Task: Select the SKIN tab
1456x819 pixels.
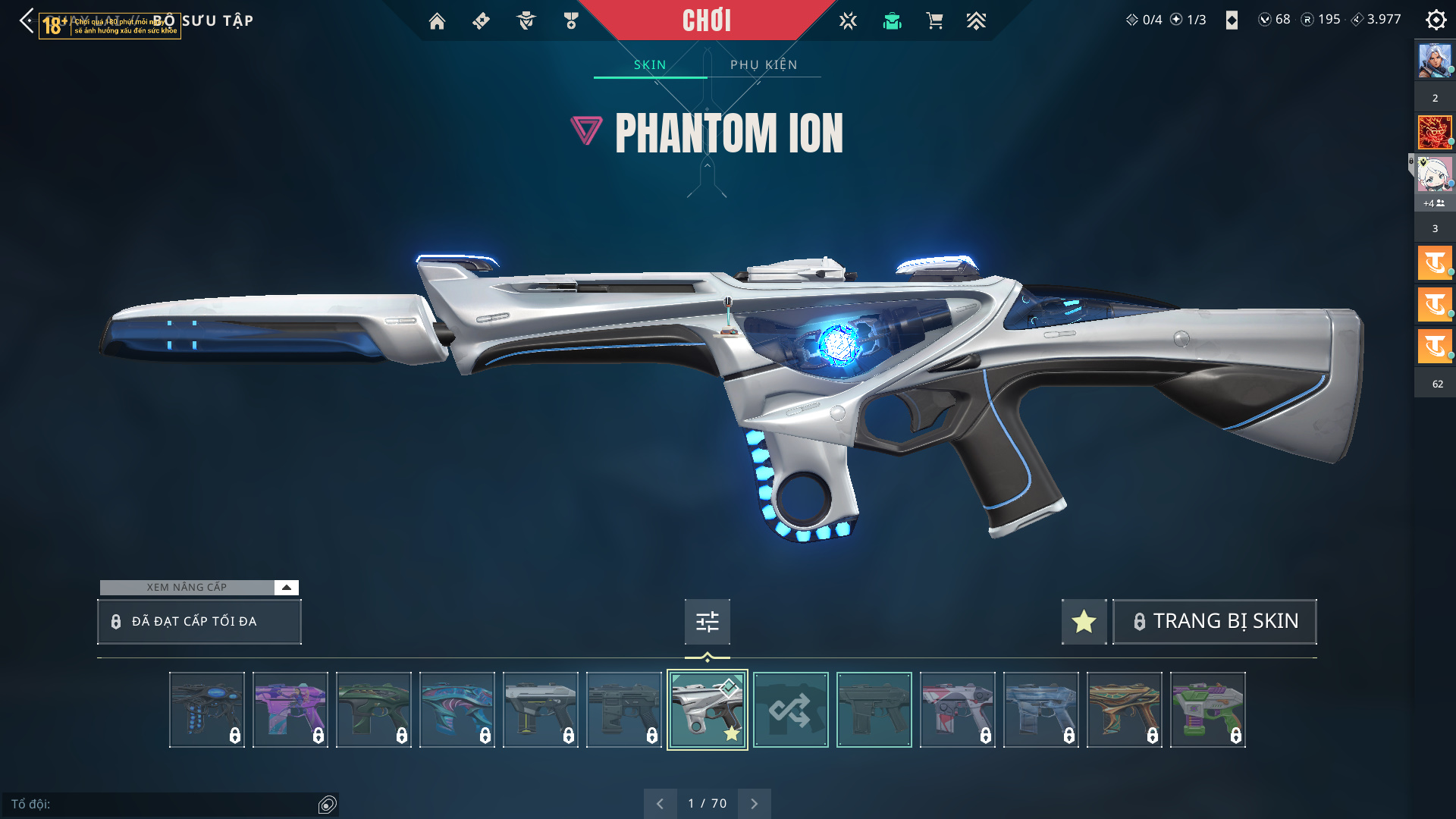Action: 650,65
